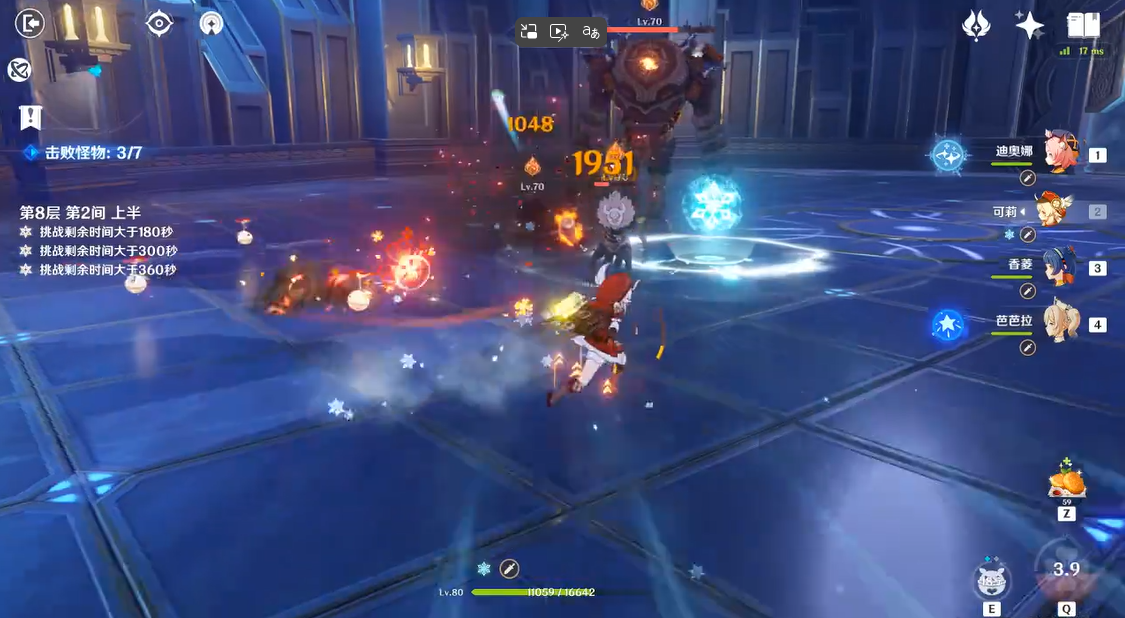Image resolution: width=1125 pixels, height=618 pixels.
Task: Activate 芭芭拉's glowing star burst icon
Action: 947,324
